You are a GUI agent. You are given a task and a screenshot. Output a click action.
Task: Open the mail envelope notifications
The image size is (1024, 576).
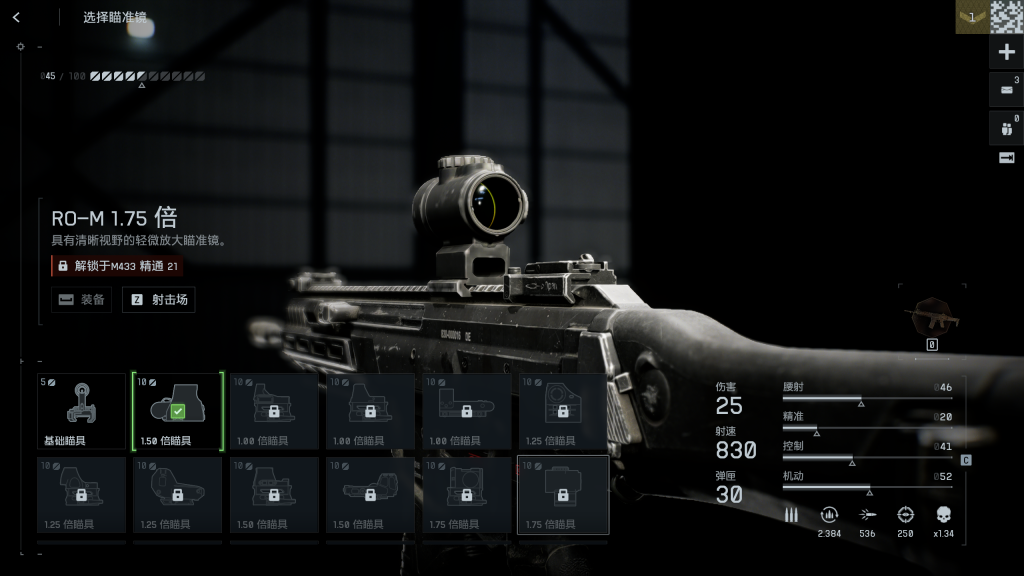pyautogui.click(x=1006, y=89)
